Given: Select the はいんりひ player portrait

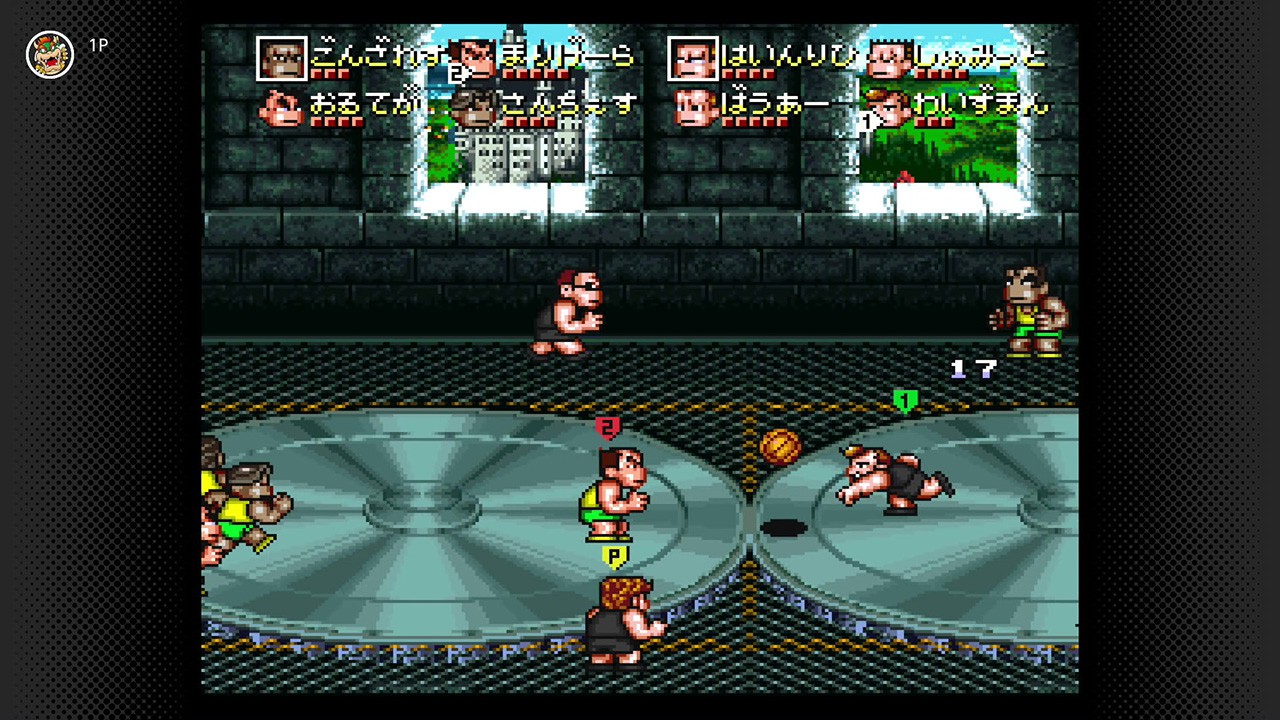Looking at the screenshot, I should (693, 58).
